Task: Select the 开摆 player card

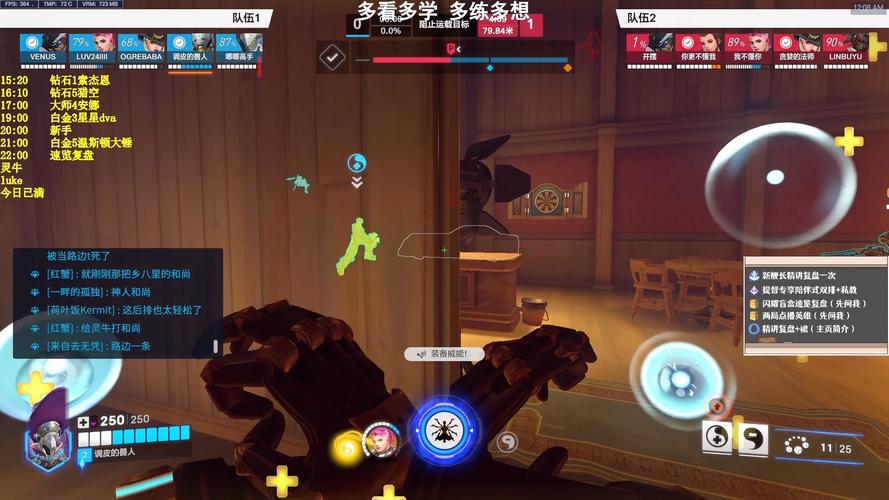Action: coord(650,47)
